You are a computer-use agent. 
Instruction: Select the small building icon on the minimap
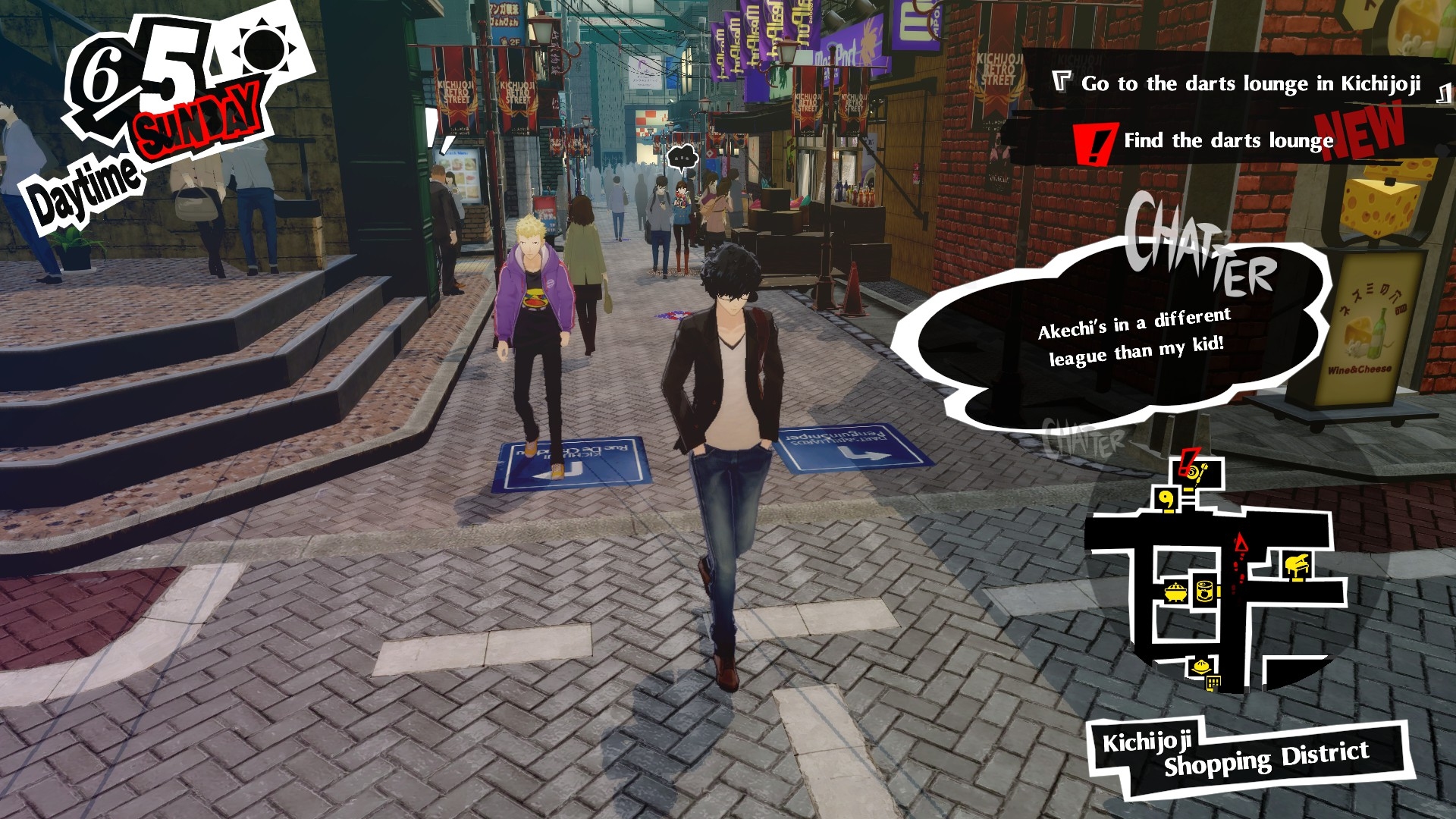click(x=1213, y=683)
